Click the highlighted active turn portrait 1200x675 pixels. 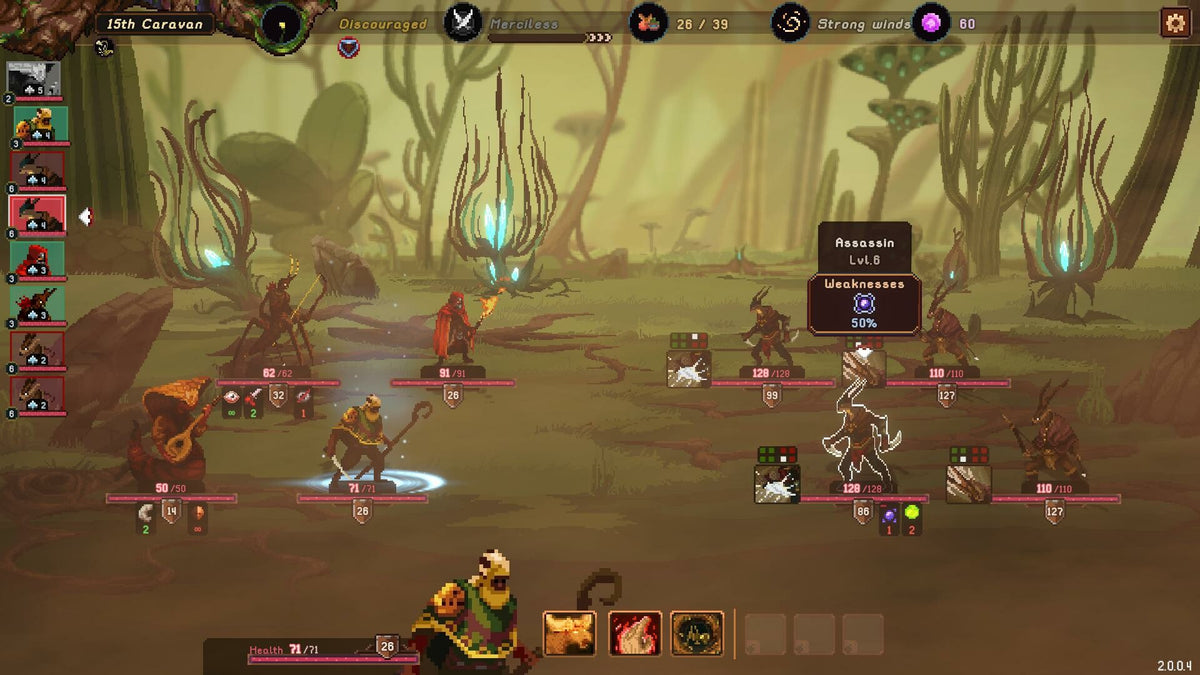(37, 213)
